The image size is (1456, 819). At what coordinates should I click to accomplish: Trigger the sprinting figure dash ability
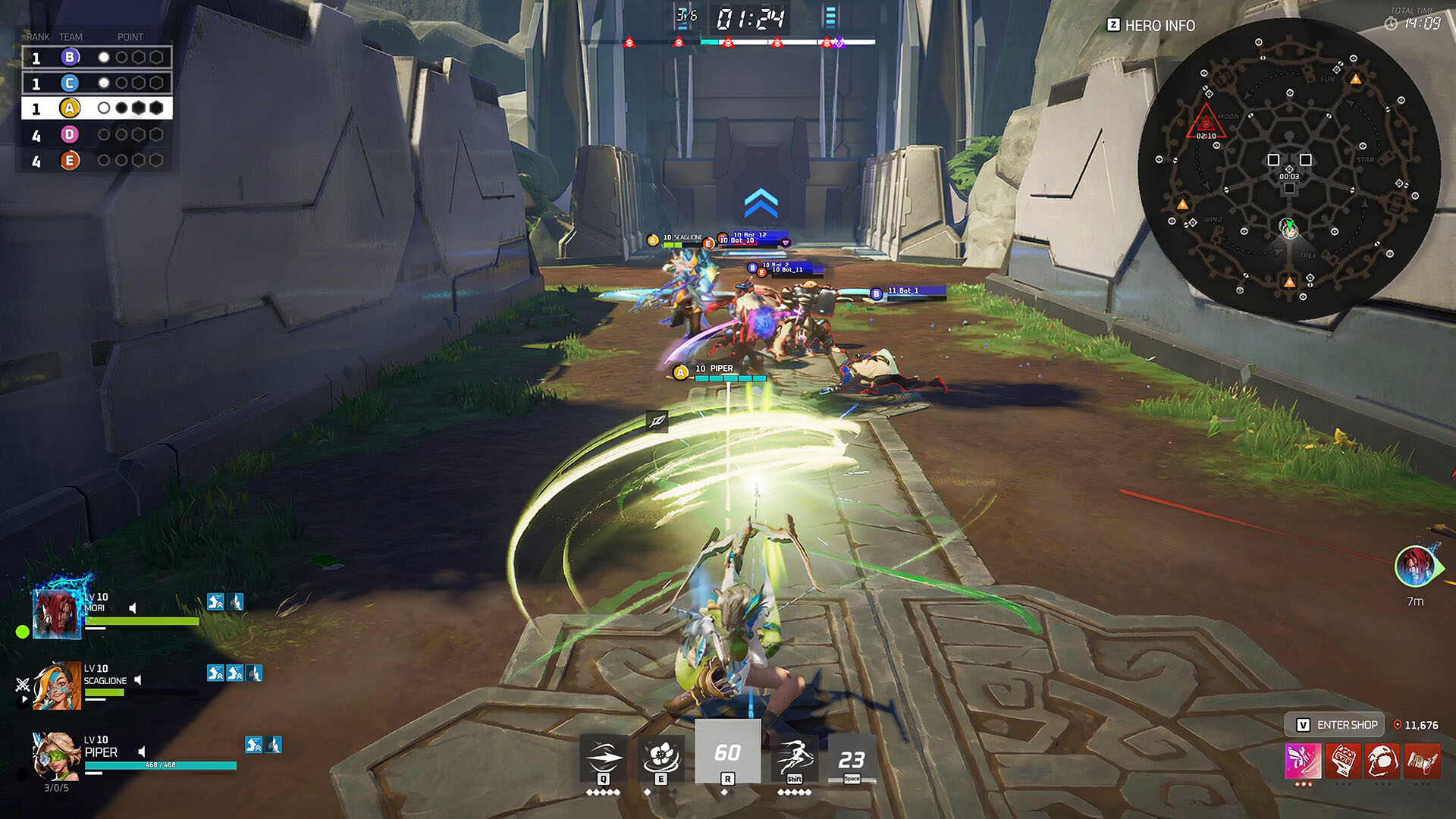pyautogui.click(x=794, y=758)
